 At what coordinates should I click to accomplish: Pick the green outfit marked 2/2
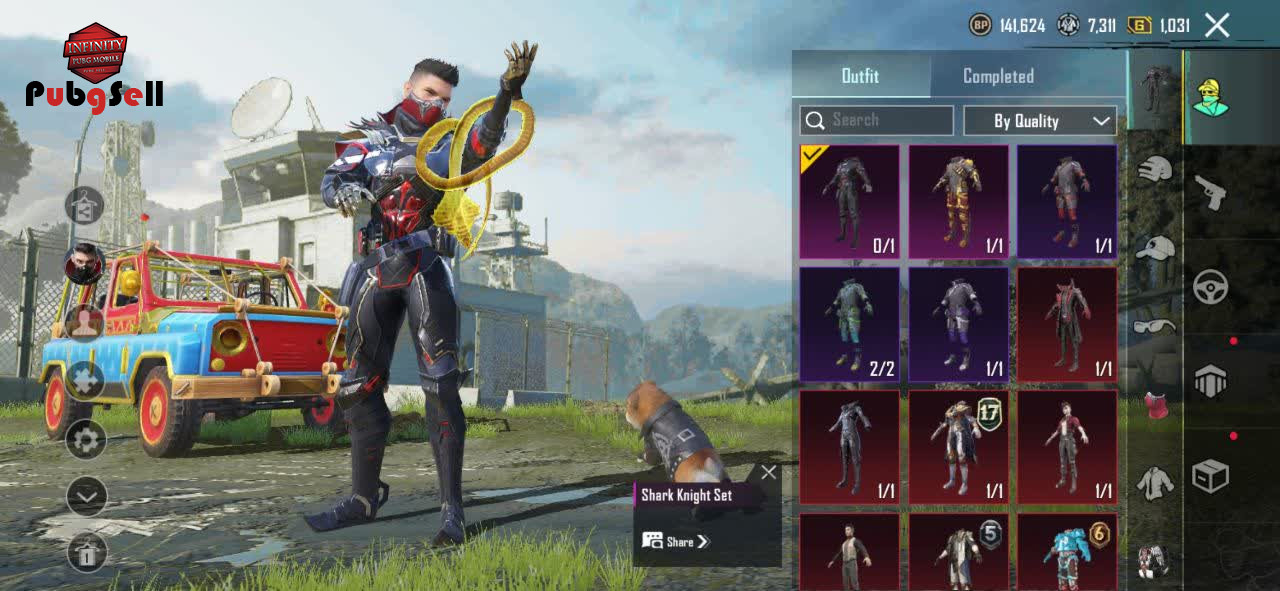coord(849,324)
